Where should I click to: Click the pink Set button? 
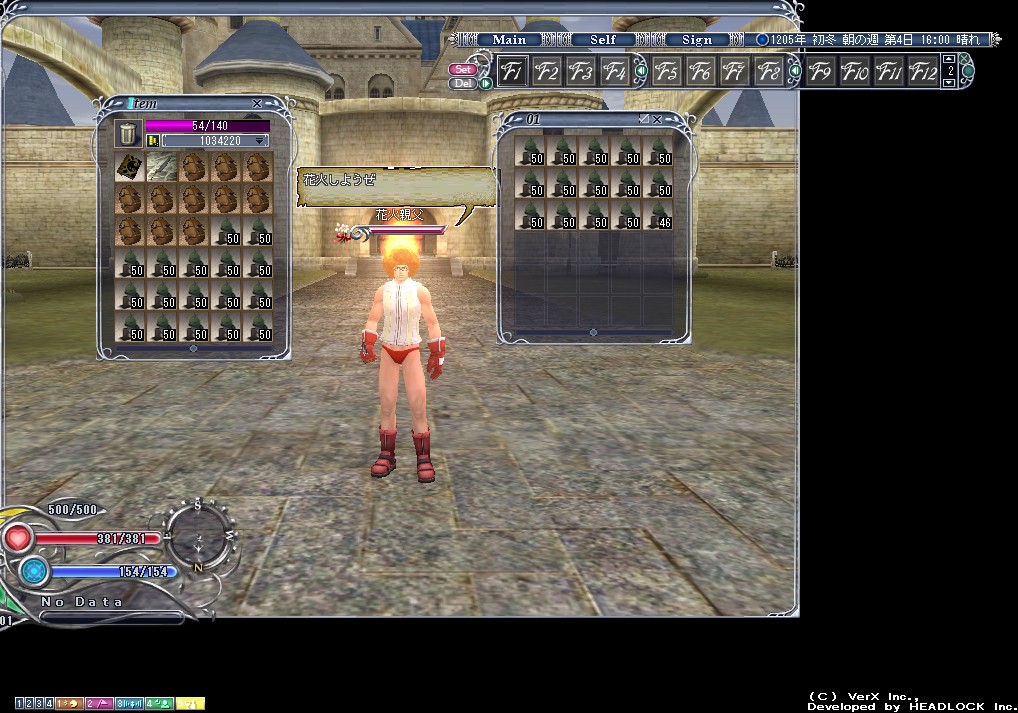[x=463, y=69]
